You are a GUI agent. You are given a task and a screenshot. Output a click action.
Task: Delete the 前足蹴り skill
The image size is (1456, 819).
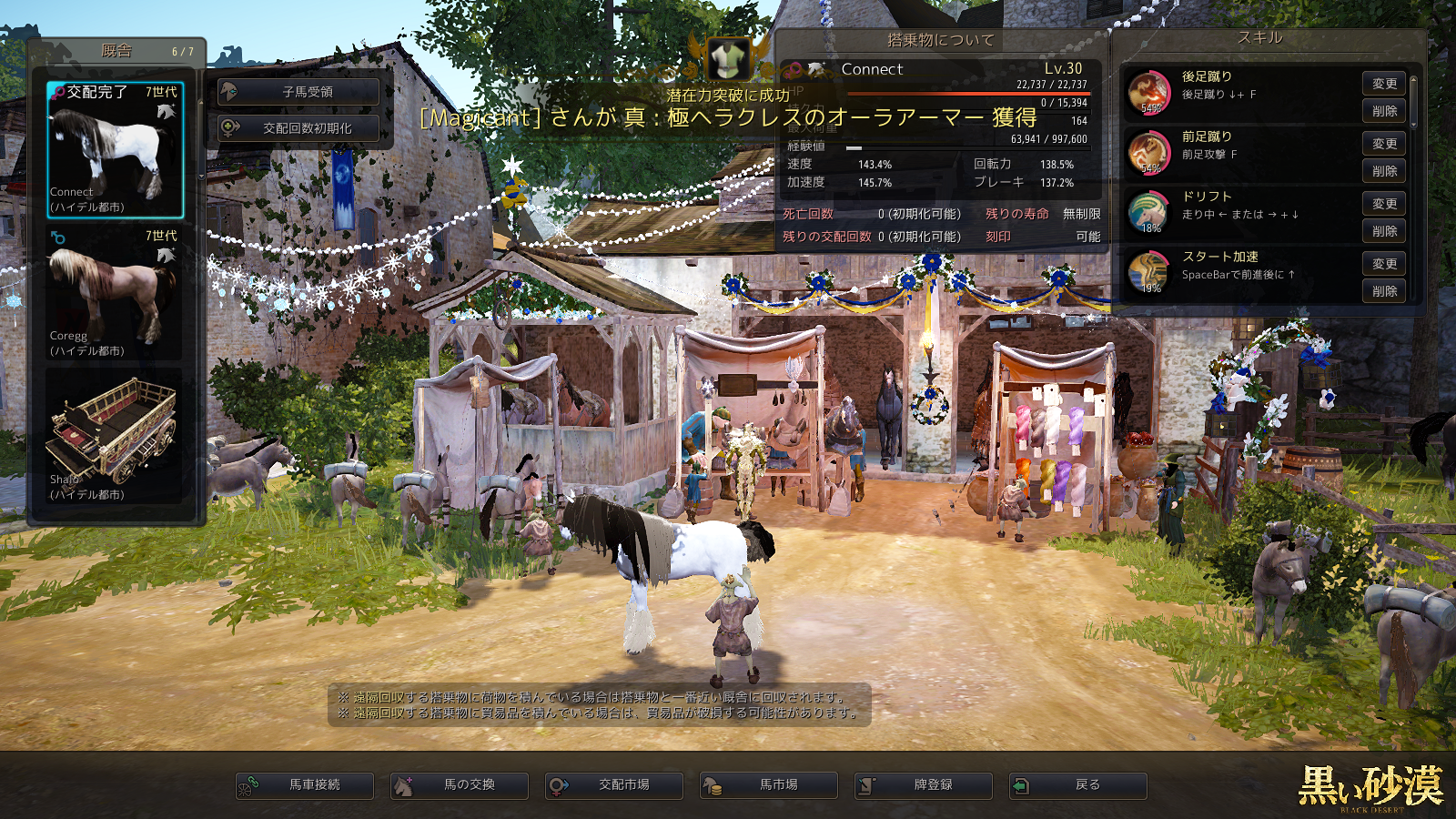[x=1384, y=171]
